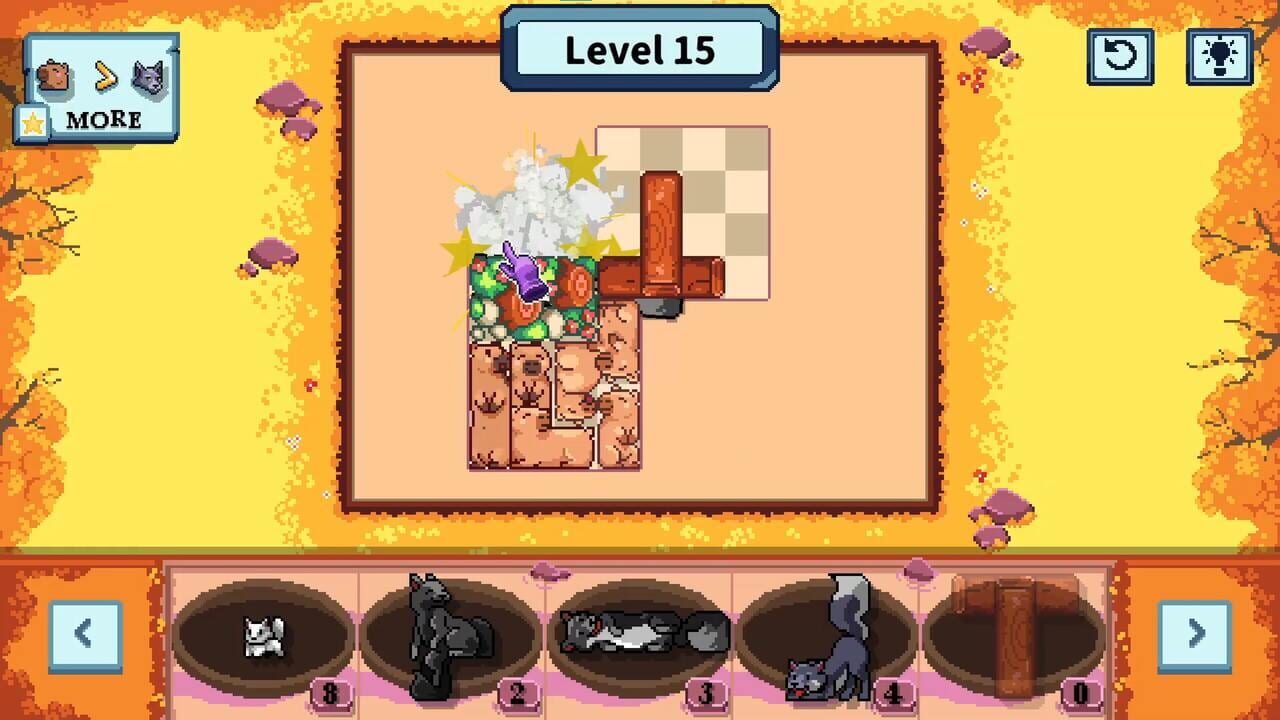Select the capybara icon in the More panel
The width and height of the screenshot is (1280, 720).
pyautogui.click(x=55, y=75)
